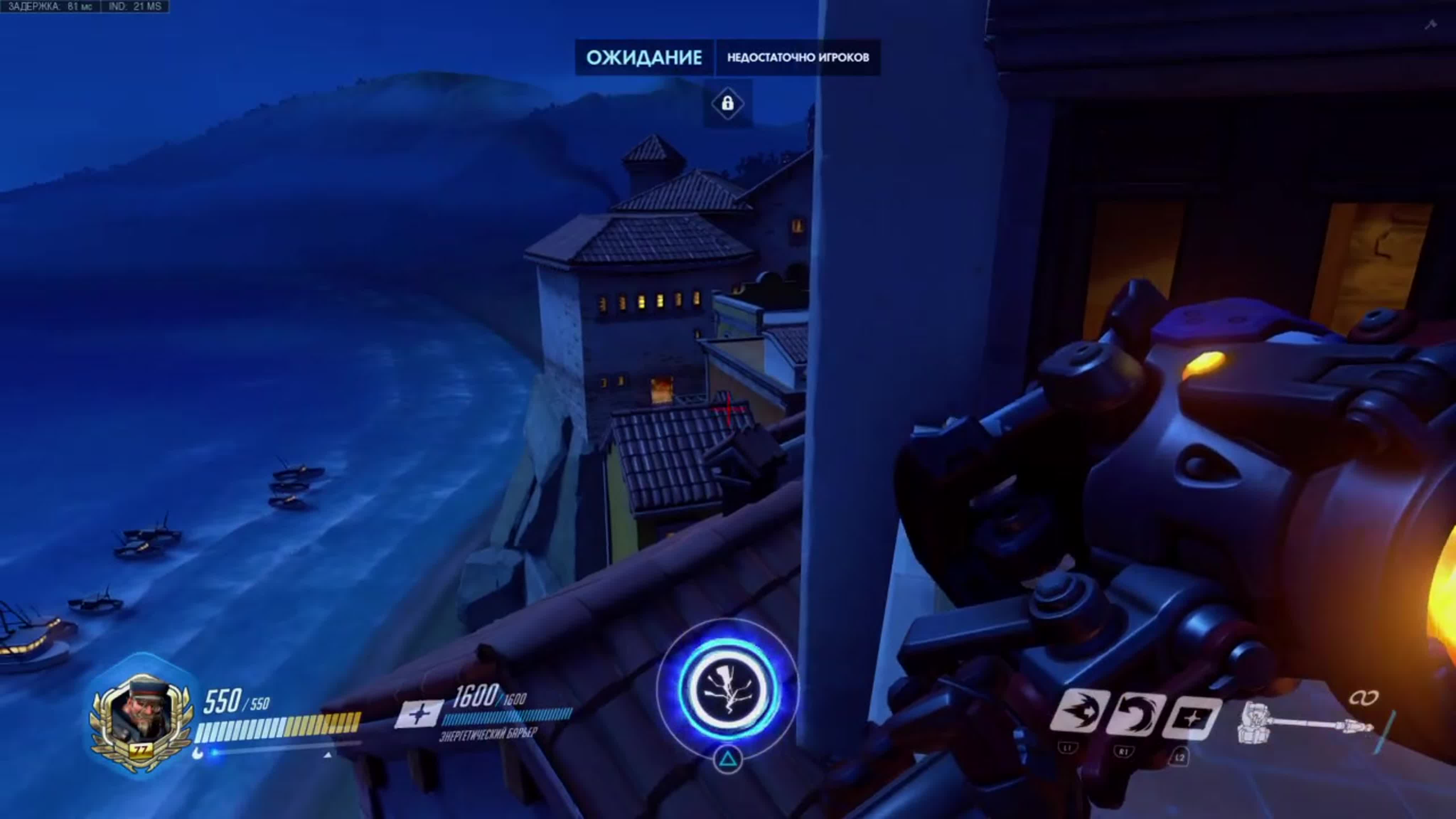Click the locked objective marker
Image resolution: width=1456 pixels, height=819 pixels.
[x=727, y=103]
